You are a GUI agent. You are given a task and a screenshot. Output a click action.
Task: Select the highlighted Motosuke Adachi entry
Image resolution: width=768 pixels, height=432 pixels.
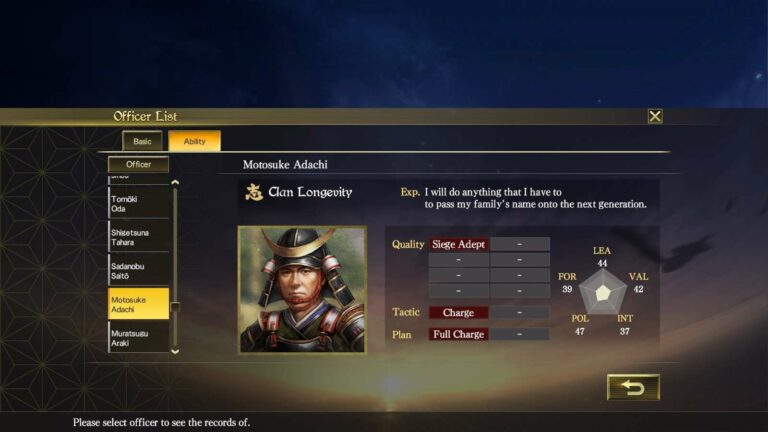point(138,304)
